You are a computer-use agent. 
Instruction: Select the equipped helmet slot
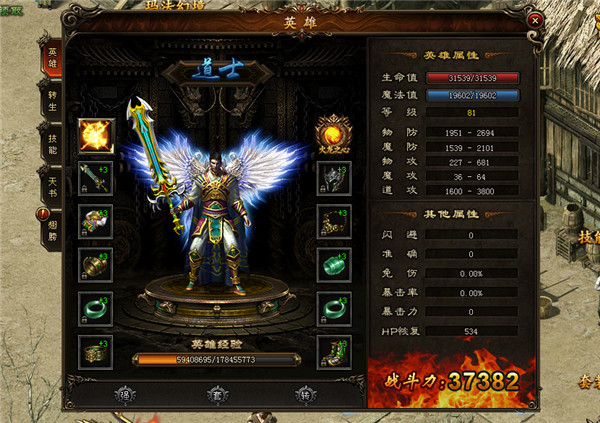click(333, 178)
